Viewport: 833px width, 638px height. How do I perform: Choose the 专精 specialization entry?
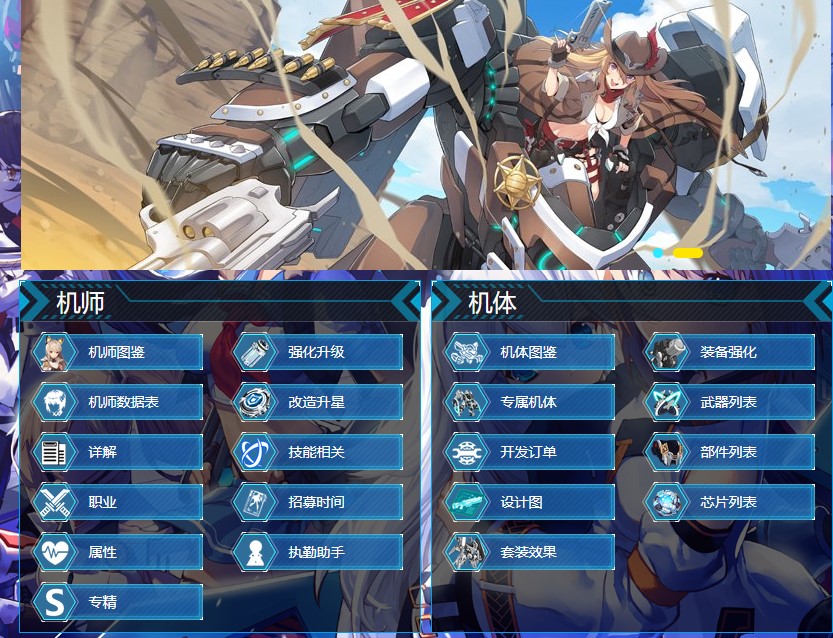coord(117,602)
